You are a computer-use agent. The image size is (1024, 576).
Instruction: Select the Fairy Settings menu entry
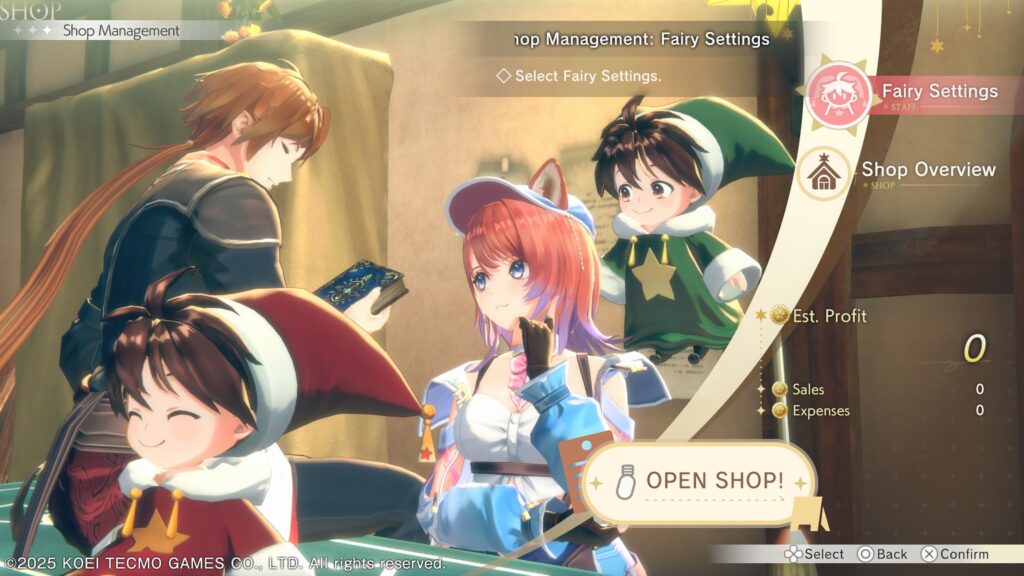click(x=939, y=92)
